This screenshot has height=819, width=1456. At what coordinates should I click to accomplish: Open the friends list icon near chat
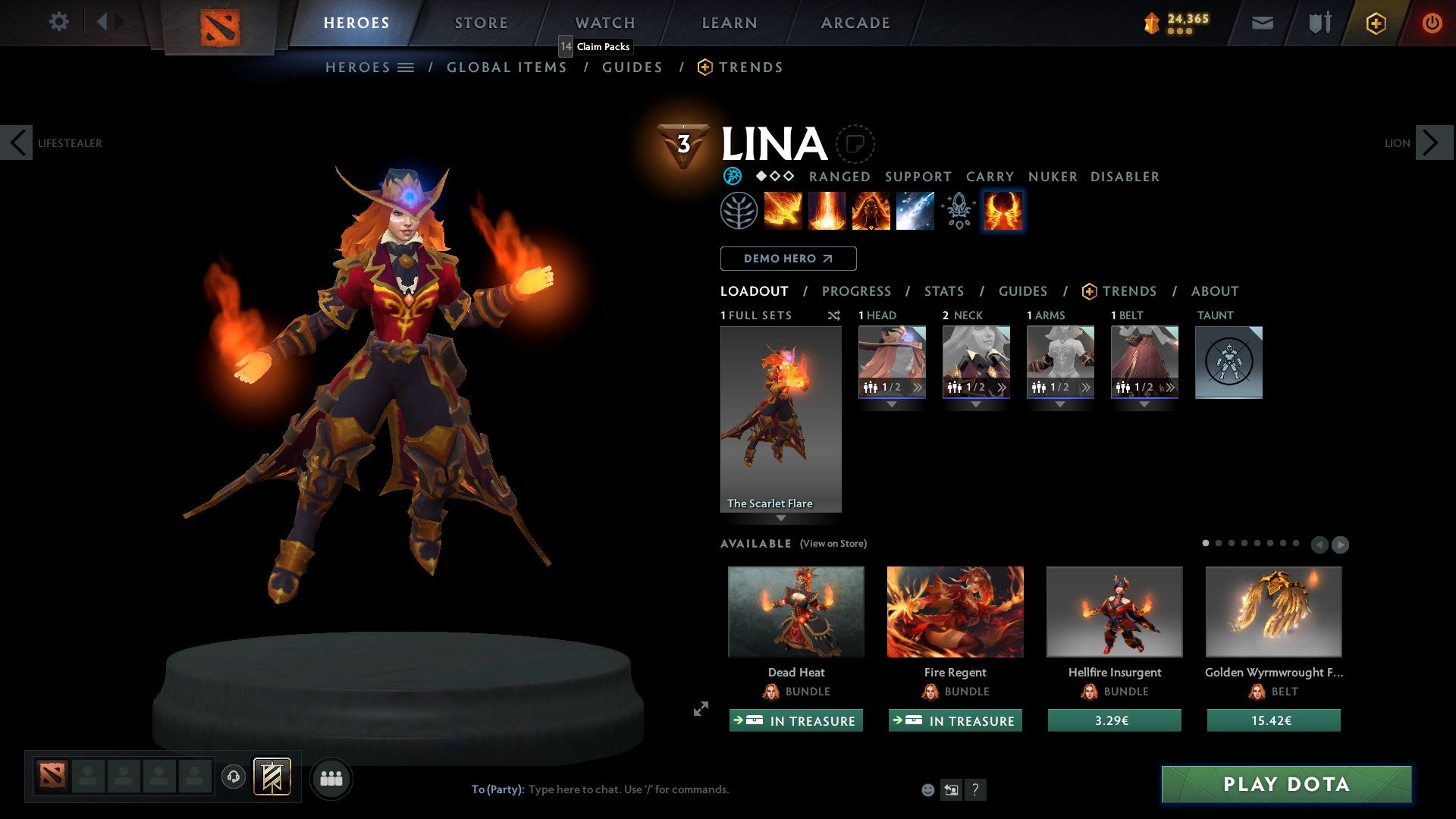[x=331, y=777]
